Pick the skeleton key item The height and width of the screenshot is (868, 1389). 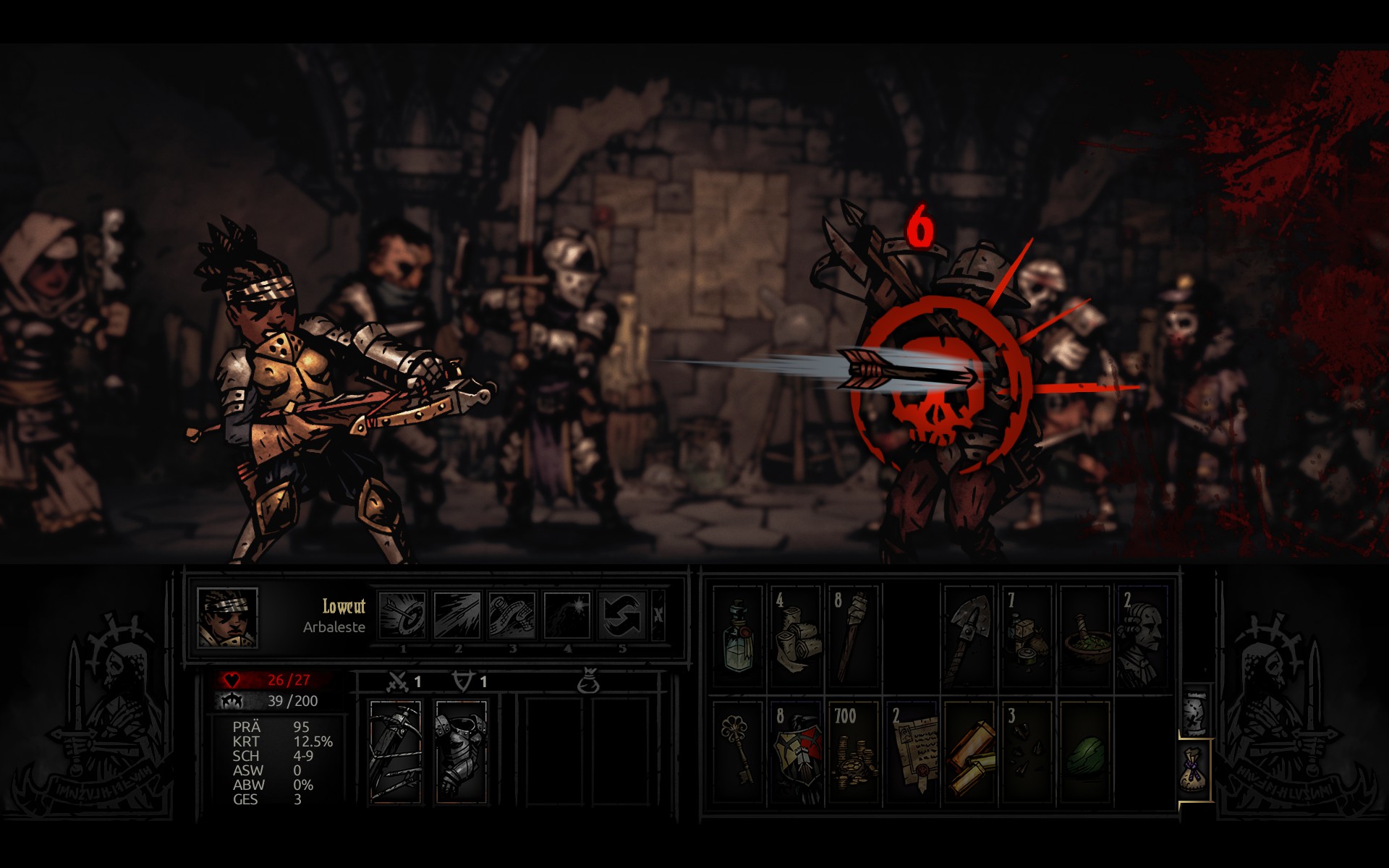pyautogui.click(x=738, y=752)
